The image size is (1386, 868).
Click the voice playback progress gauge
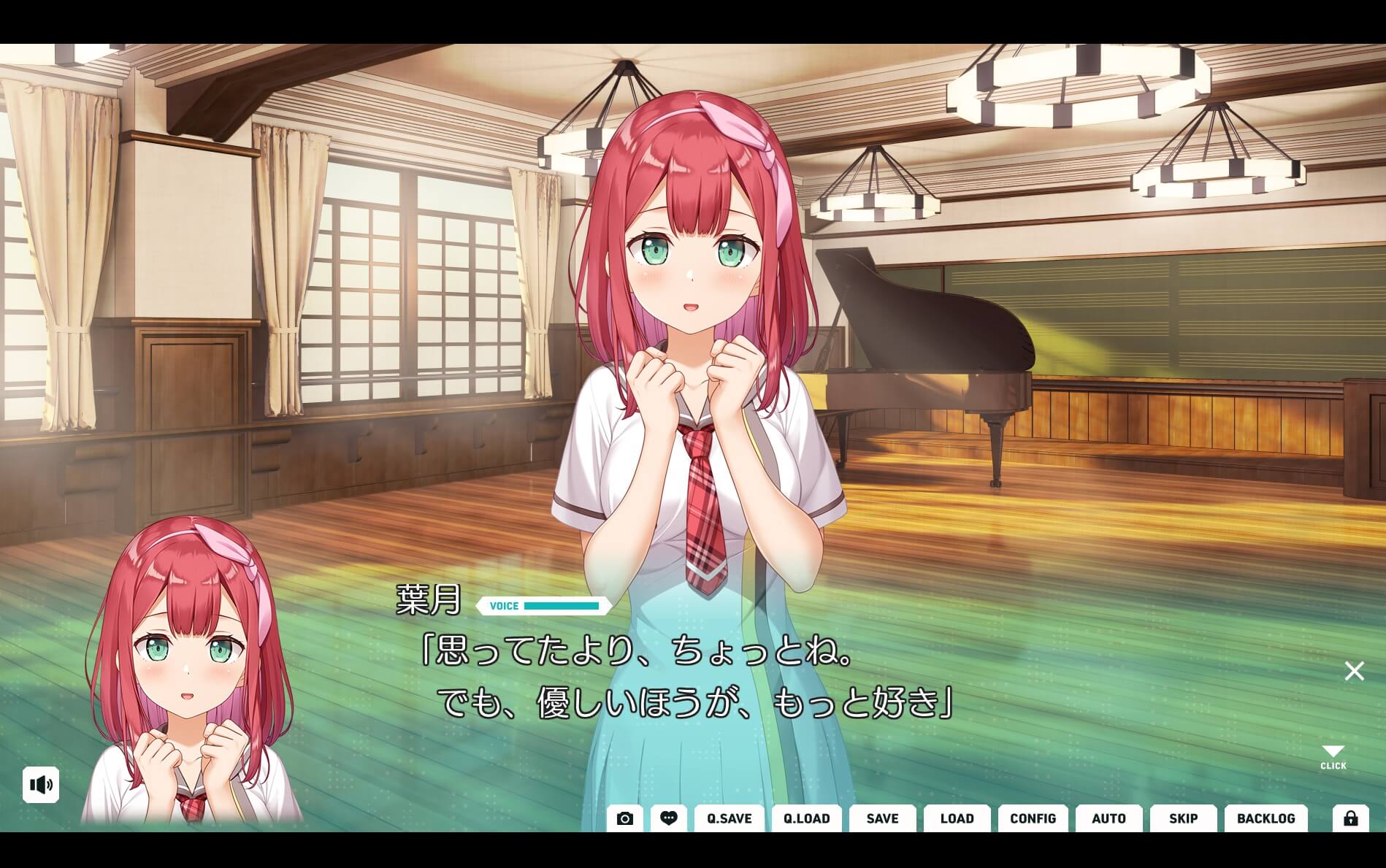562,606
